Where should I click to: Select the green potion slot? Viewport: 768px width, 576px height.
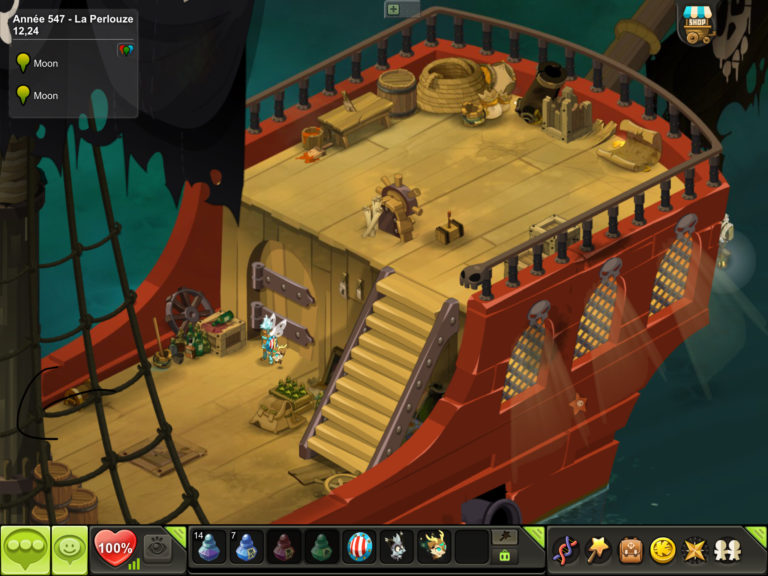click(321, 547)
